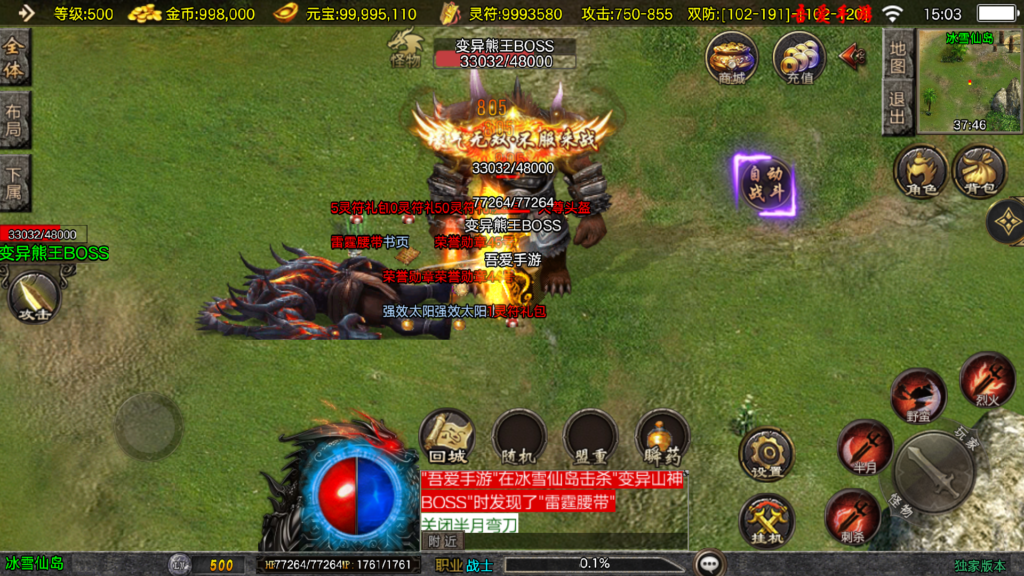Activate the 半月 half-moon skill

pyautogui.click(x=864, y=446)
